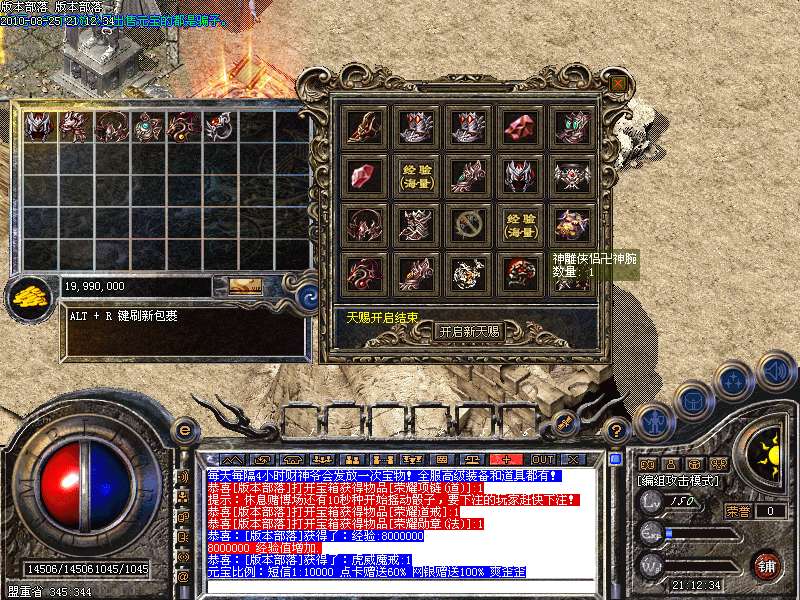Click the 编组攻击模式 attack mode label

[678, 482]
